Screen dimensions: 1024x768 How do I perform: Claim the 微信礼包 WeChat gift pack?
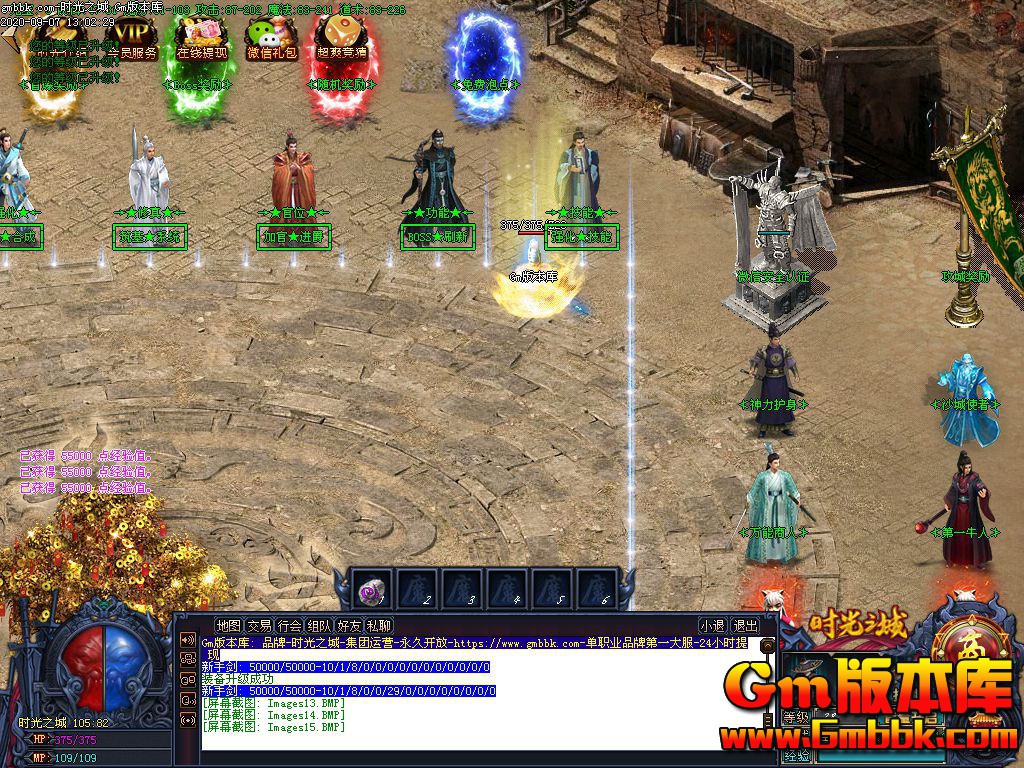[272, 40]
